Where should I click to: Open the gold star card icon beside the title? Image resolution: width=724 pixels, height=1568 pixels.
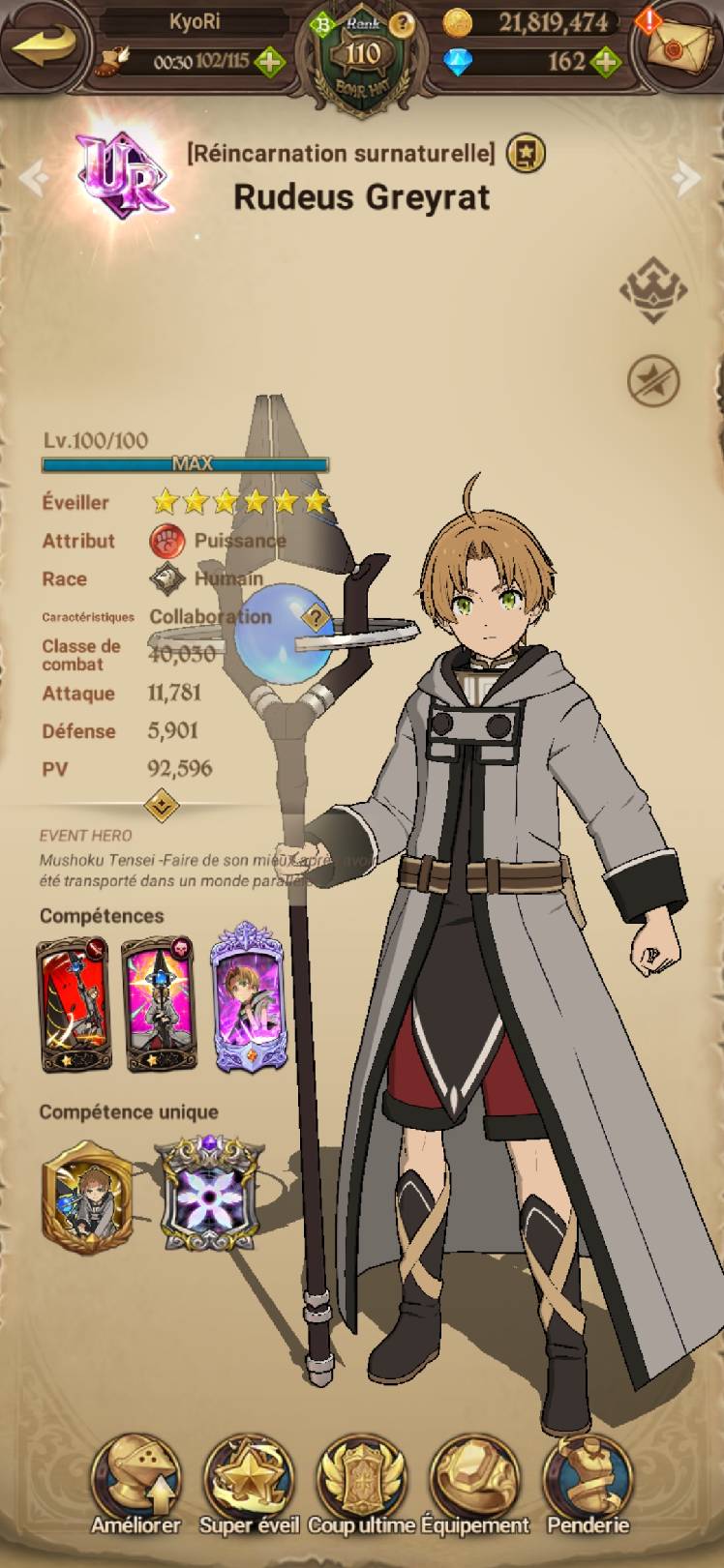pyautogui.click(x=526, y=153)
